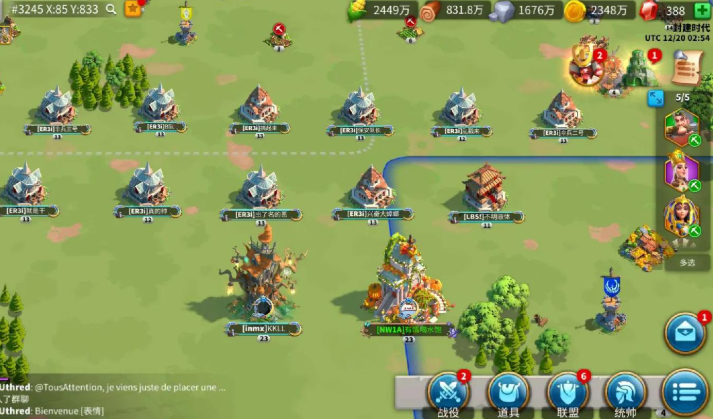
Task: Select the top commander portrait in march queue
Action: [681, 128]
